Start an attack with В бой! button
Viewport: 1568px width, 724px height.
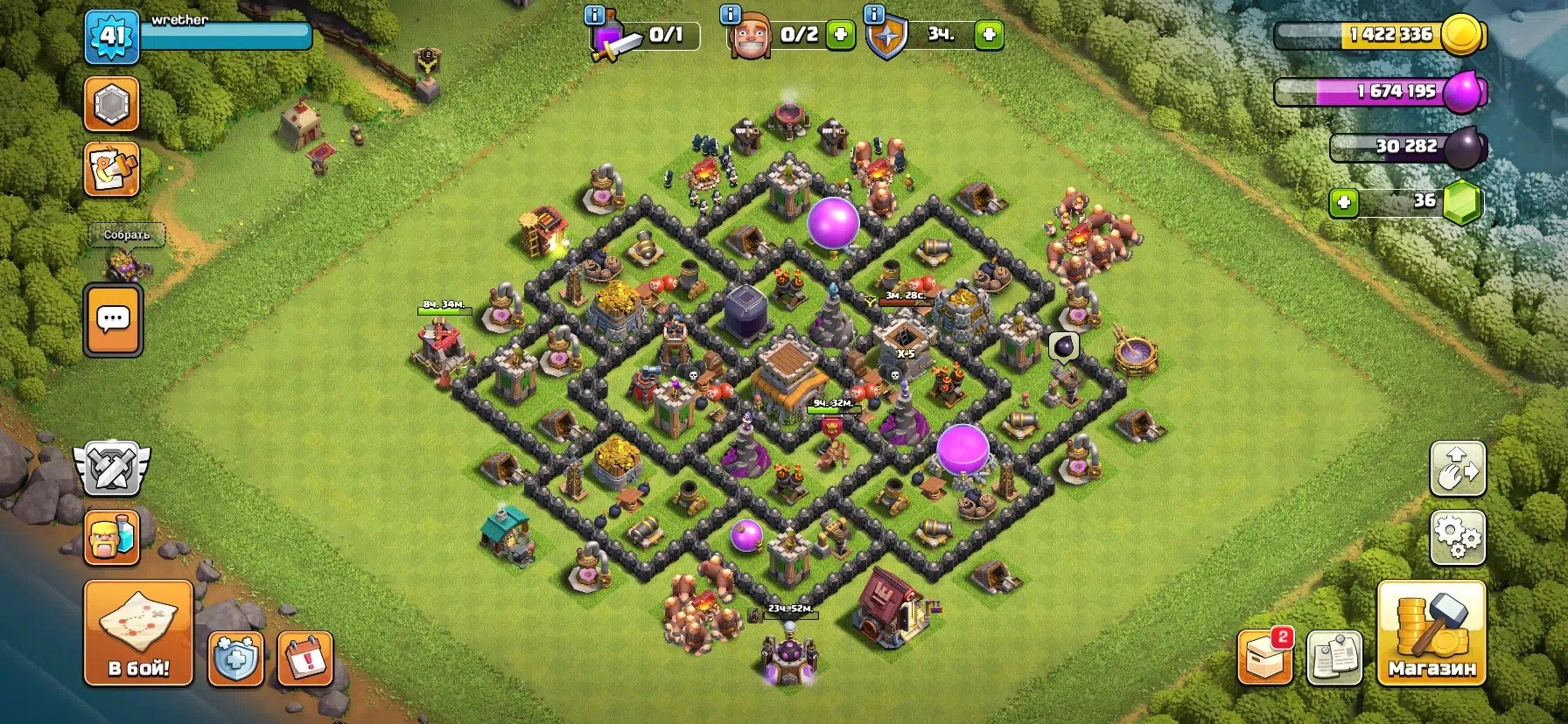(x=138, y=632)
